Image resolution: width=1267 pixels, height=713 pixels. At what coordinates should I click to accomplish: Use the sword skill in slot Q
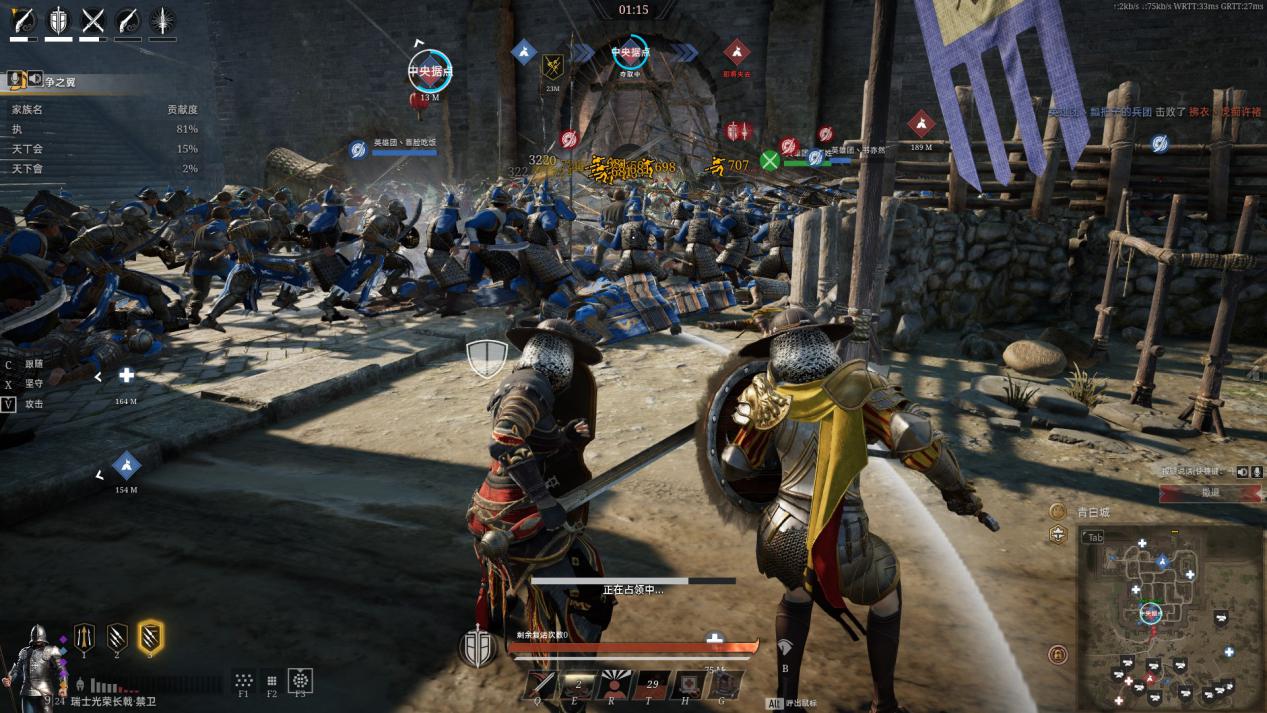[541, 685]
